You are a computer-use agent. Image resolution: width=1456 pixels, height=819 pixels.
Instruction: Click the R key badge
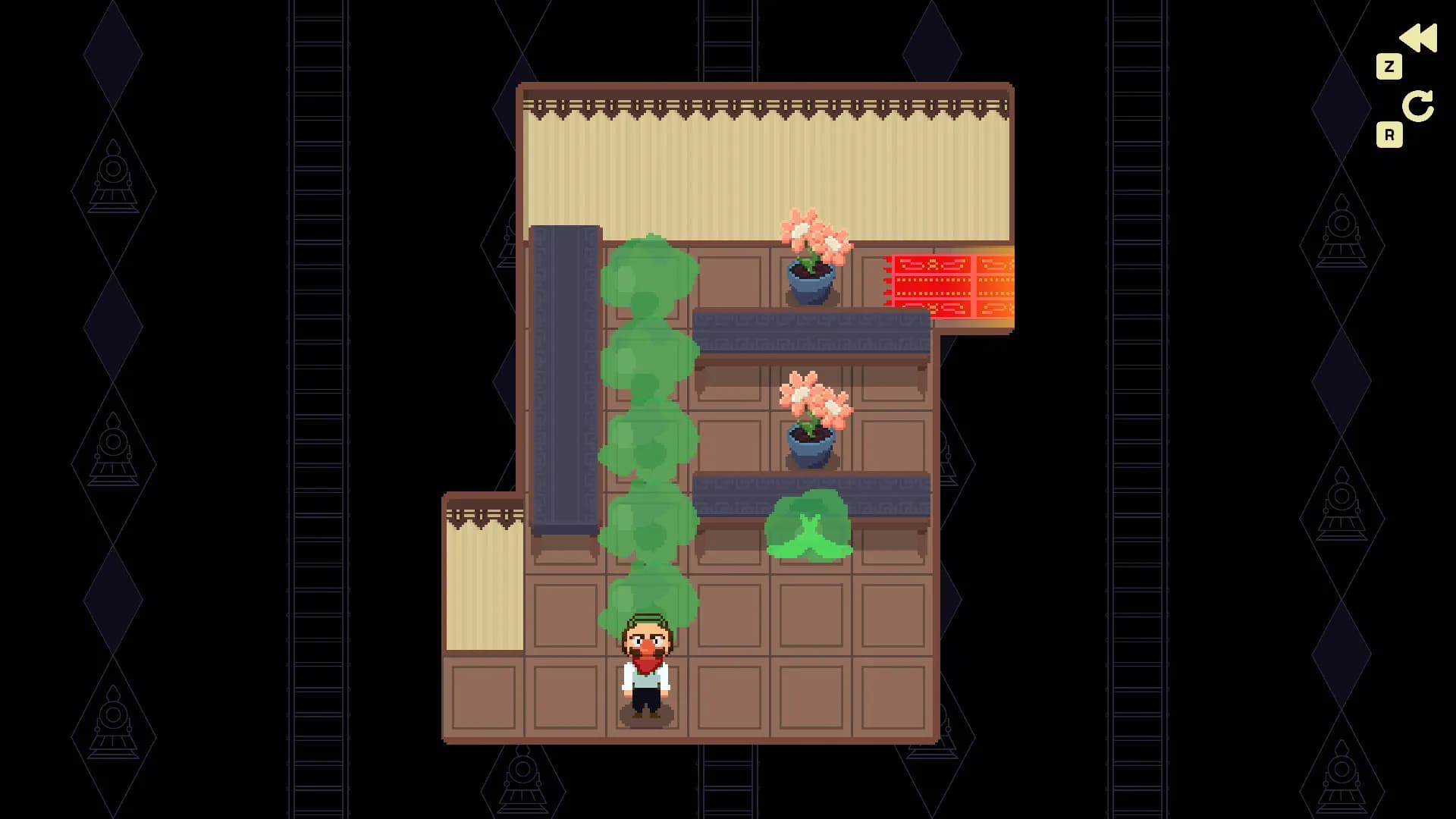pos(1389,133)
